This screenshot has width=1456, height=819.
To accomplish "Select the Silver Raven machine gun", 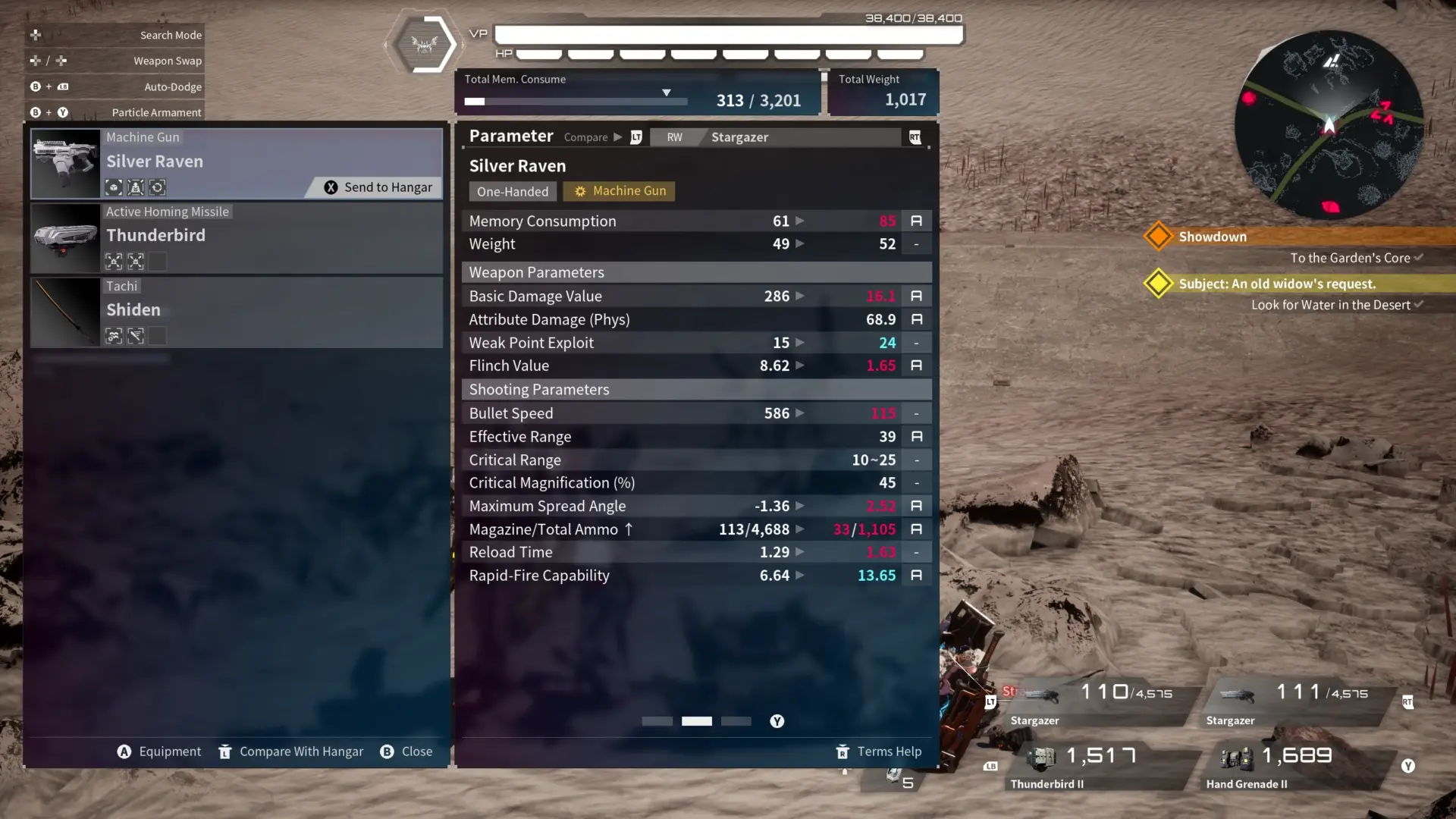I will click(x=235, y=162).
